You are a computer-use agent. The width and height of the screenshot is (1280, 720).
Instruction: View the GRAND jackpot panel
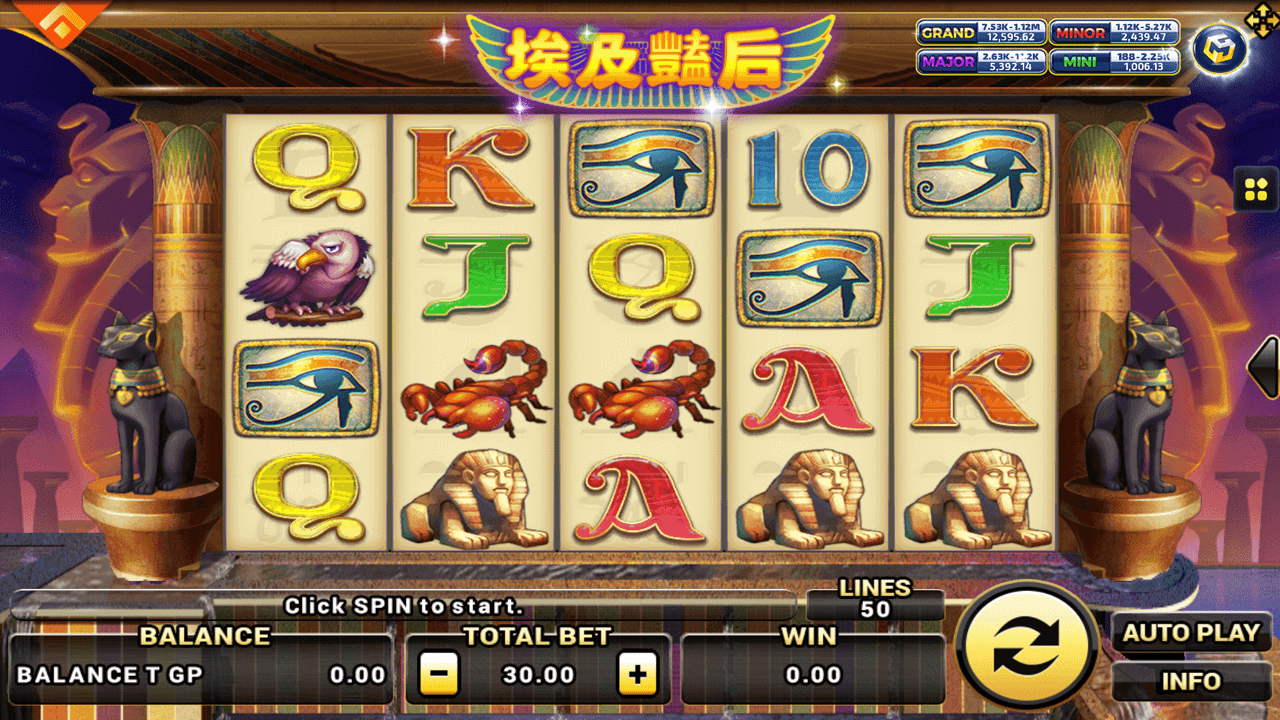pos(981,33)
